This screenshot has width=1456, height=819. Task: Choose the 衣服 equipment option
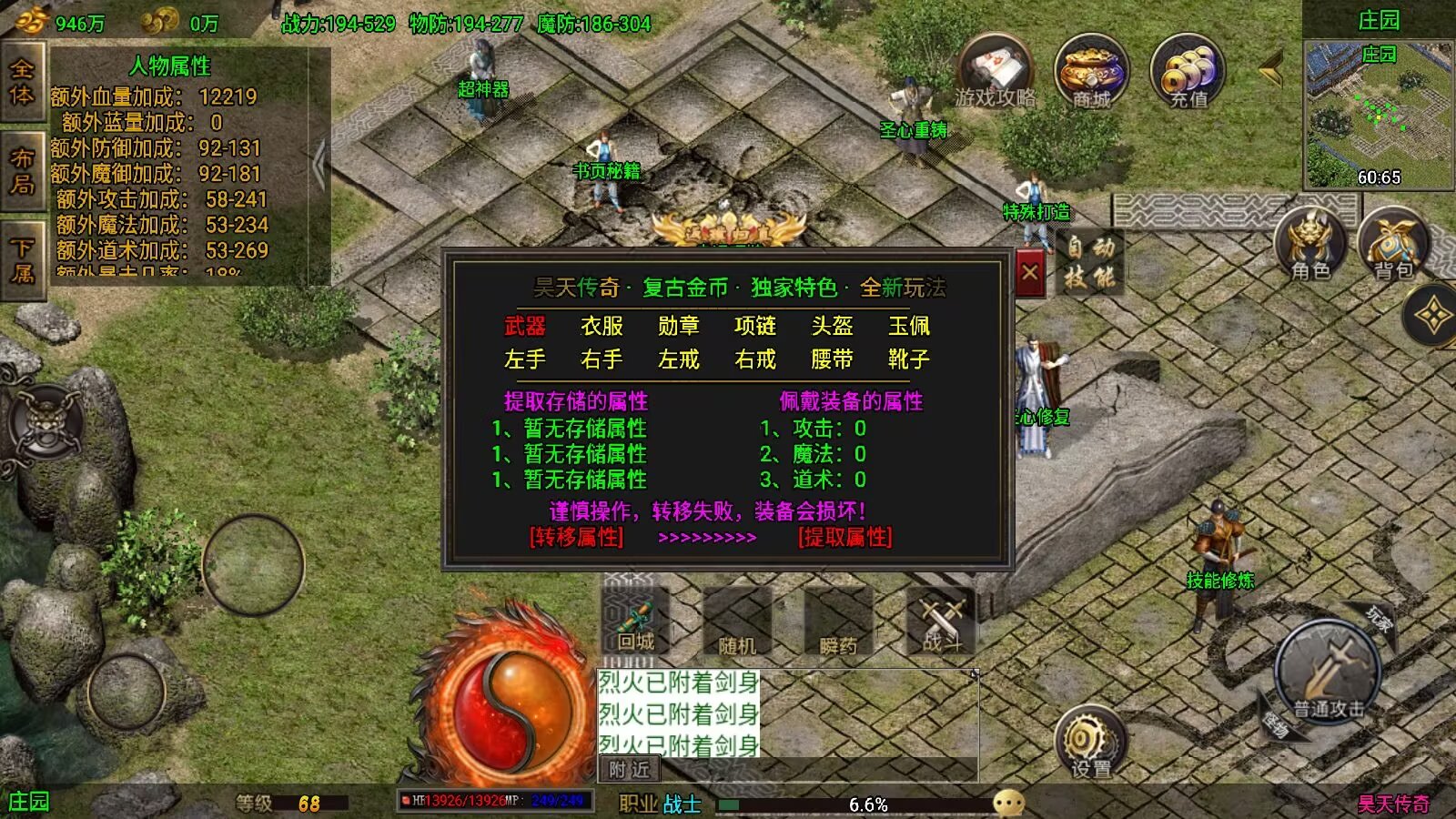pos(602,326)
